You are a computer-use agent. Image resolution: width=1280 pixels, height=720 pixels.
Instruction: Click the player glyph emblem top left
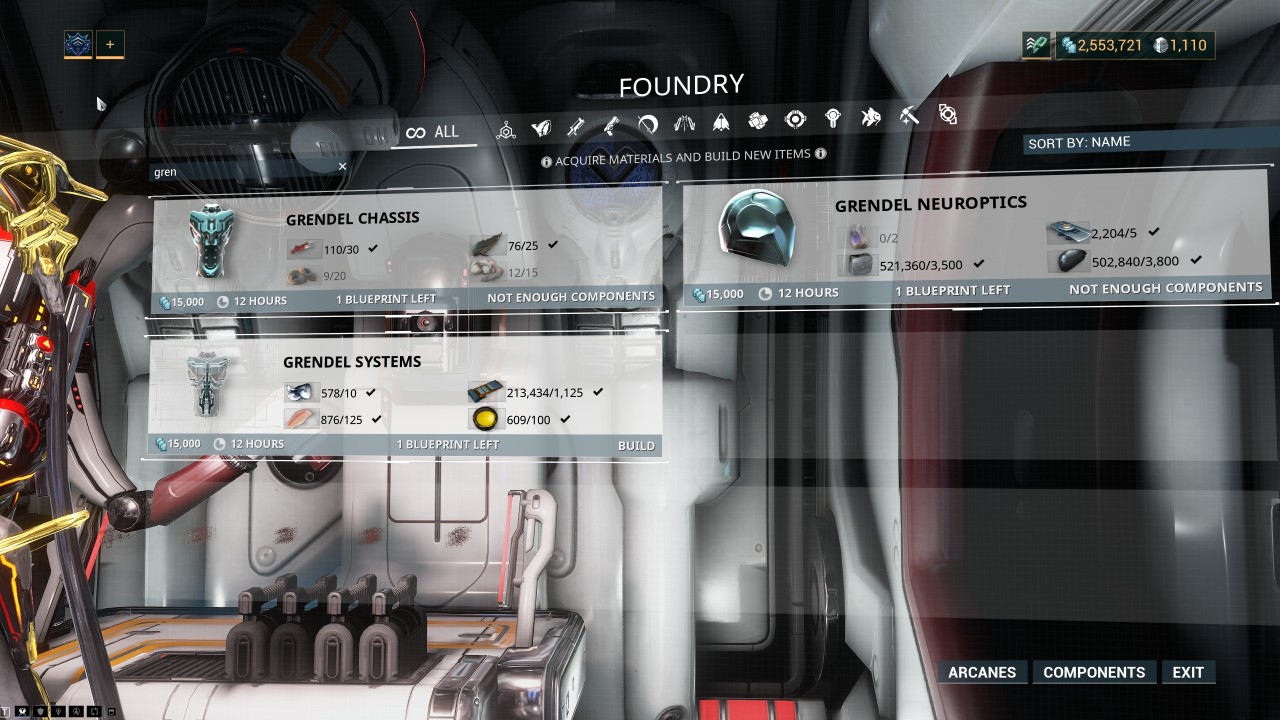77,43
